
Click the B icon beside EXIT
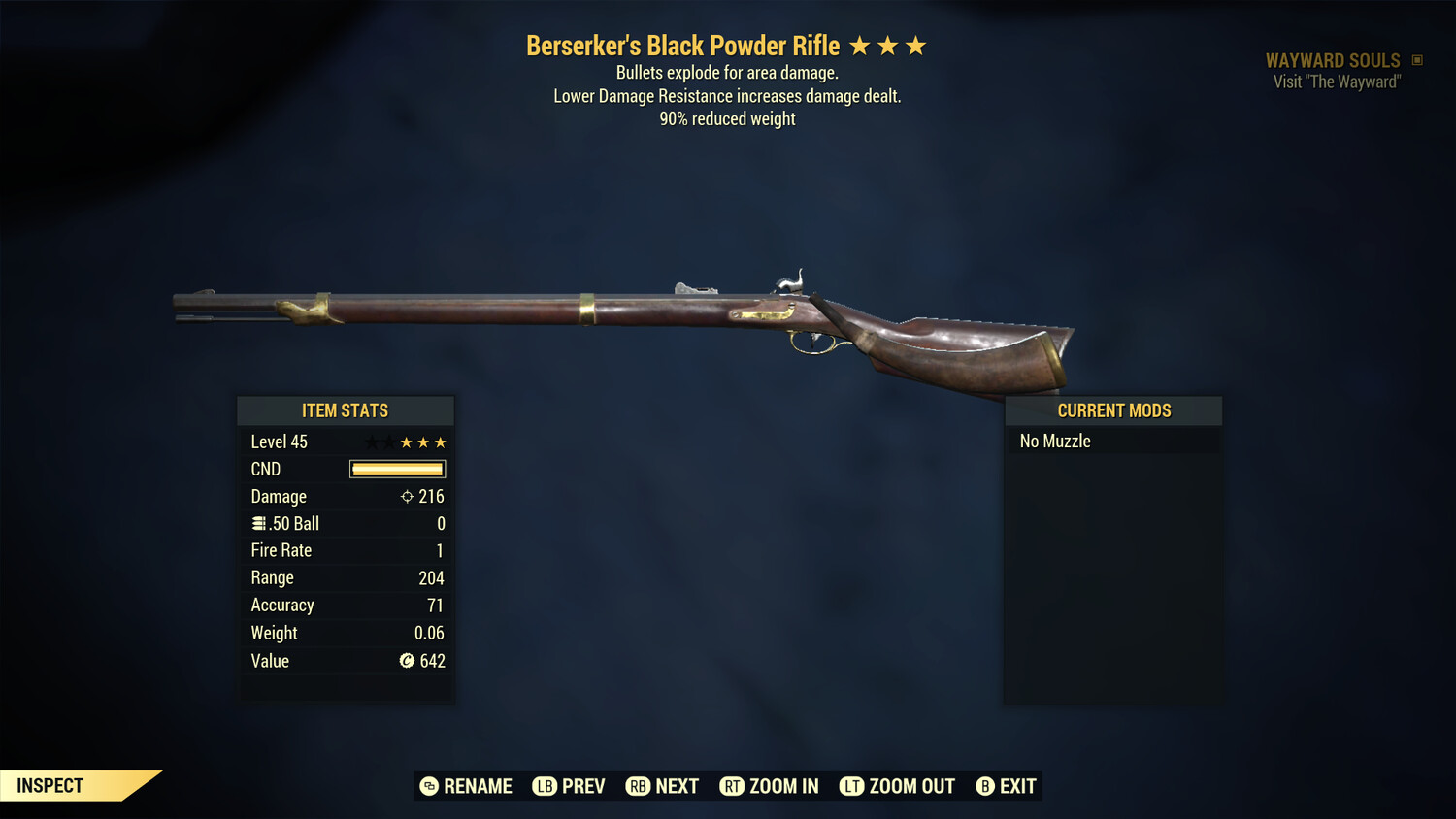(985, 786)
